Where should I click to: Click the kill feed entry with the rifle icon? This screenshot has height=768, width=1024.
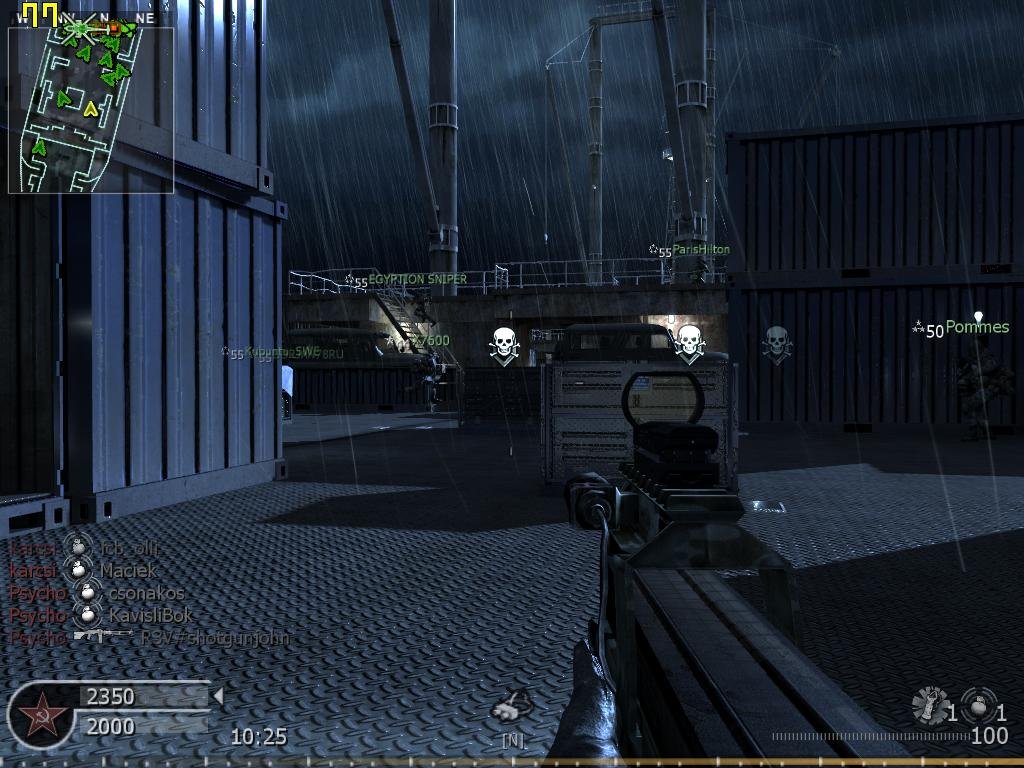[150, 637]
